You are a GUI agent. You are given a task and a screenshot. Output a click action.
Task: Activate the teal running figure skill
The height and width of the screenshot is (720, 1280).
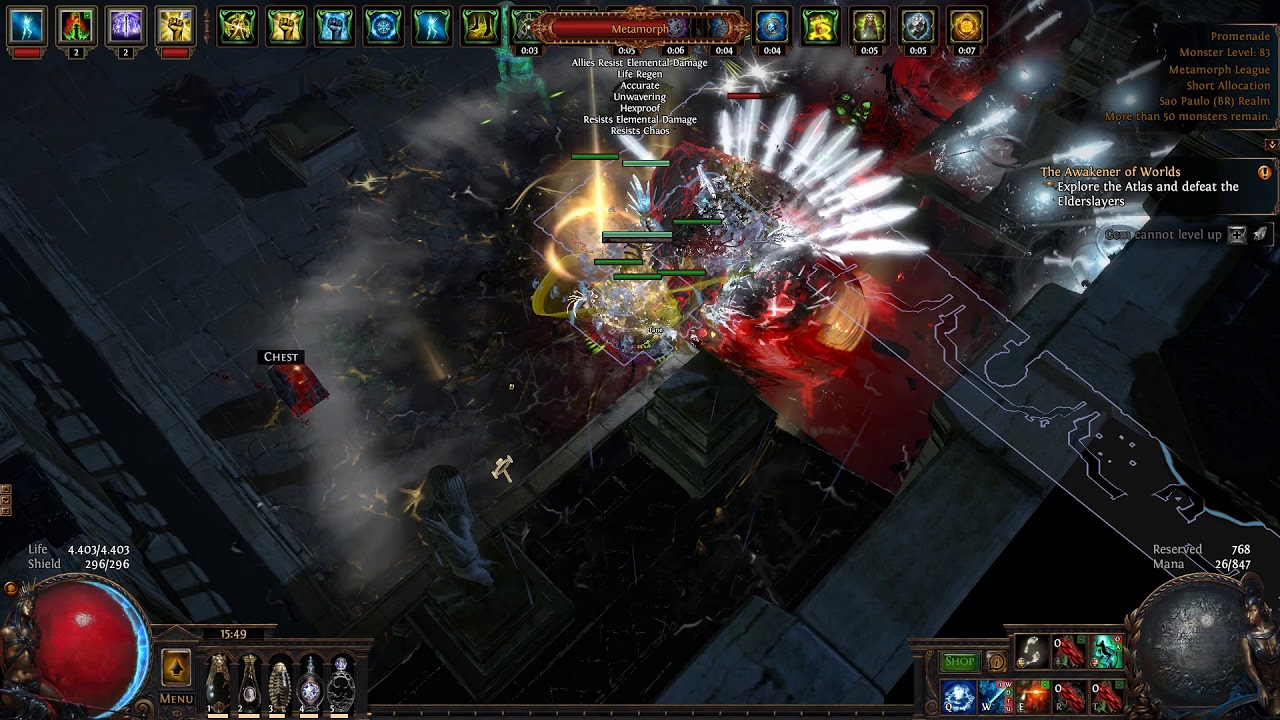[1107, 652]
